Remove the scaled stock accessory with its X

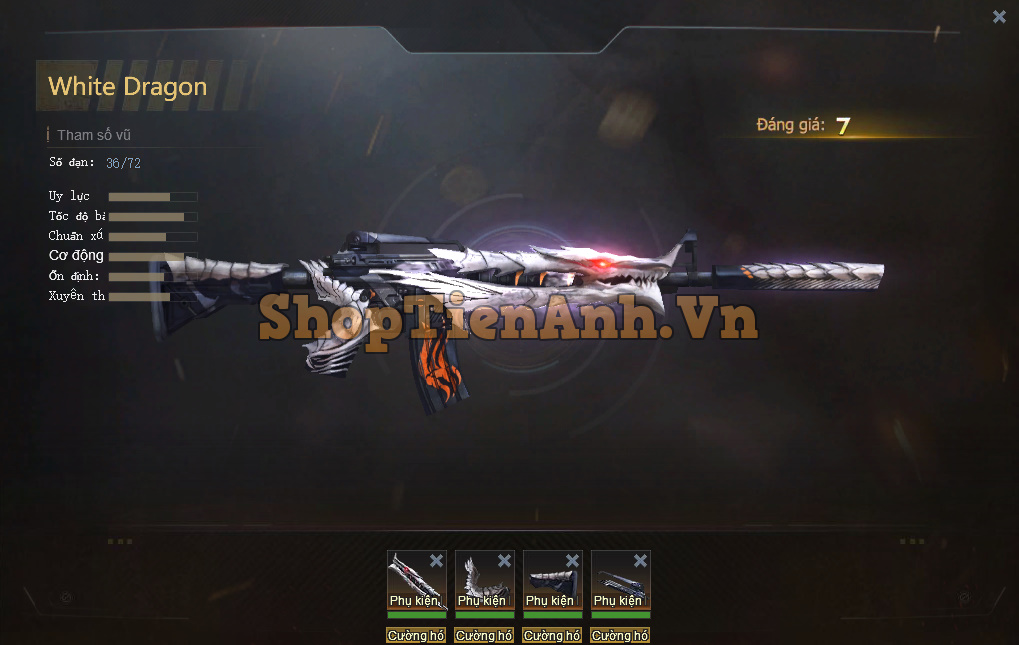pyautogui.click(x=572, y=561)
